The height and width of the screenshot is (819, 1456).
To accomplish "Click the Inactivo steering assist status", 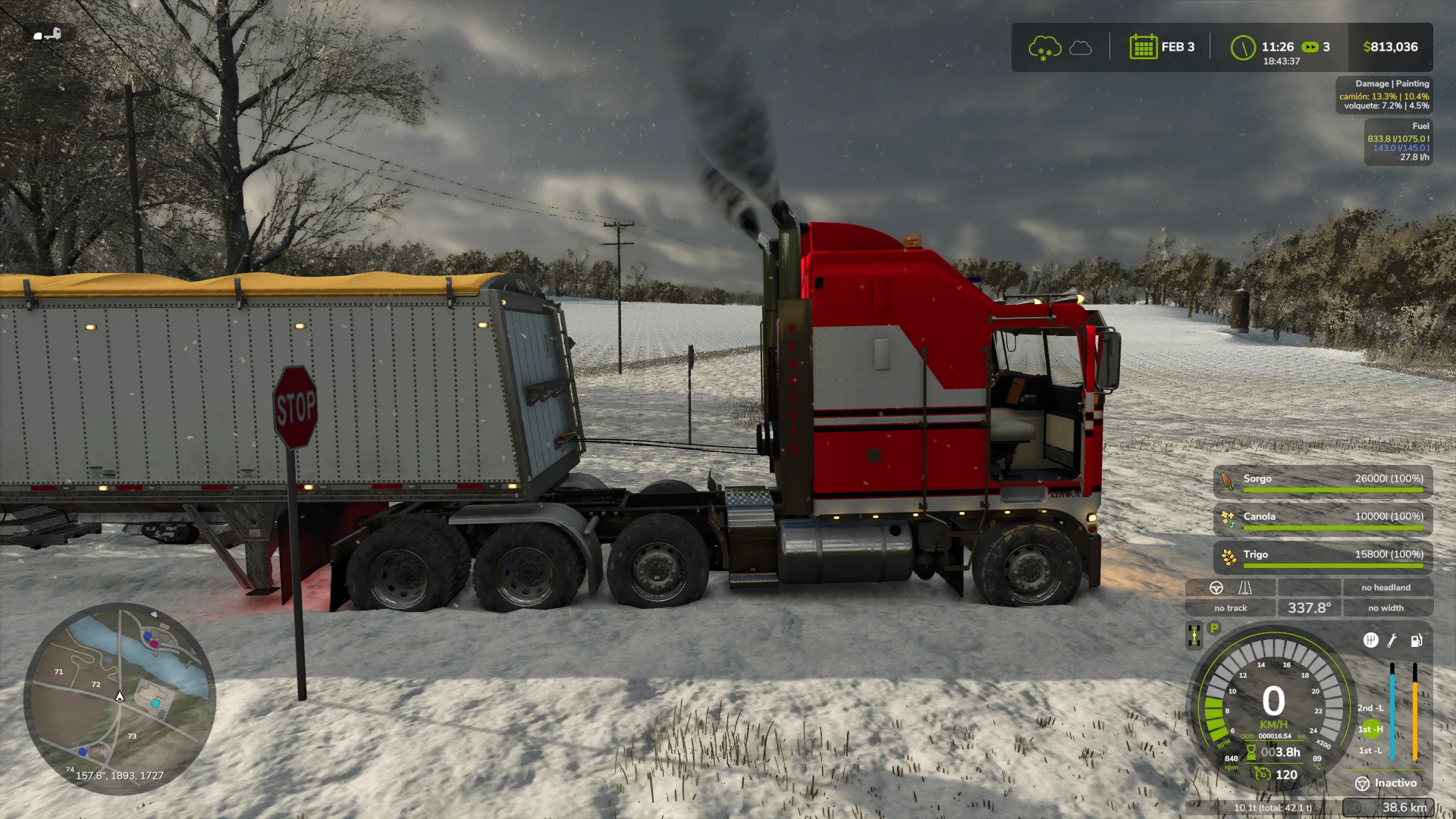I will pyautogui.click(x=1385, y=783).
